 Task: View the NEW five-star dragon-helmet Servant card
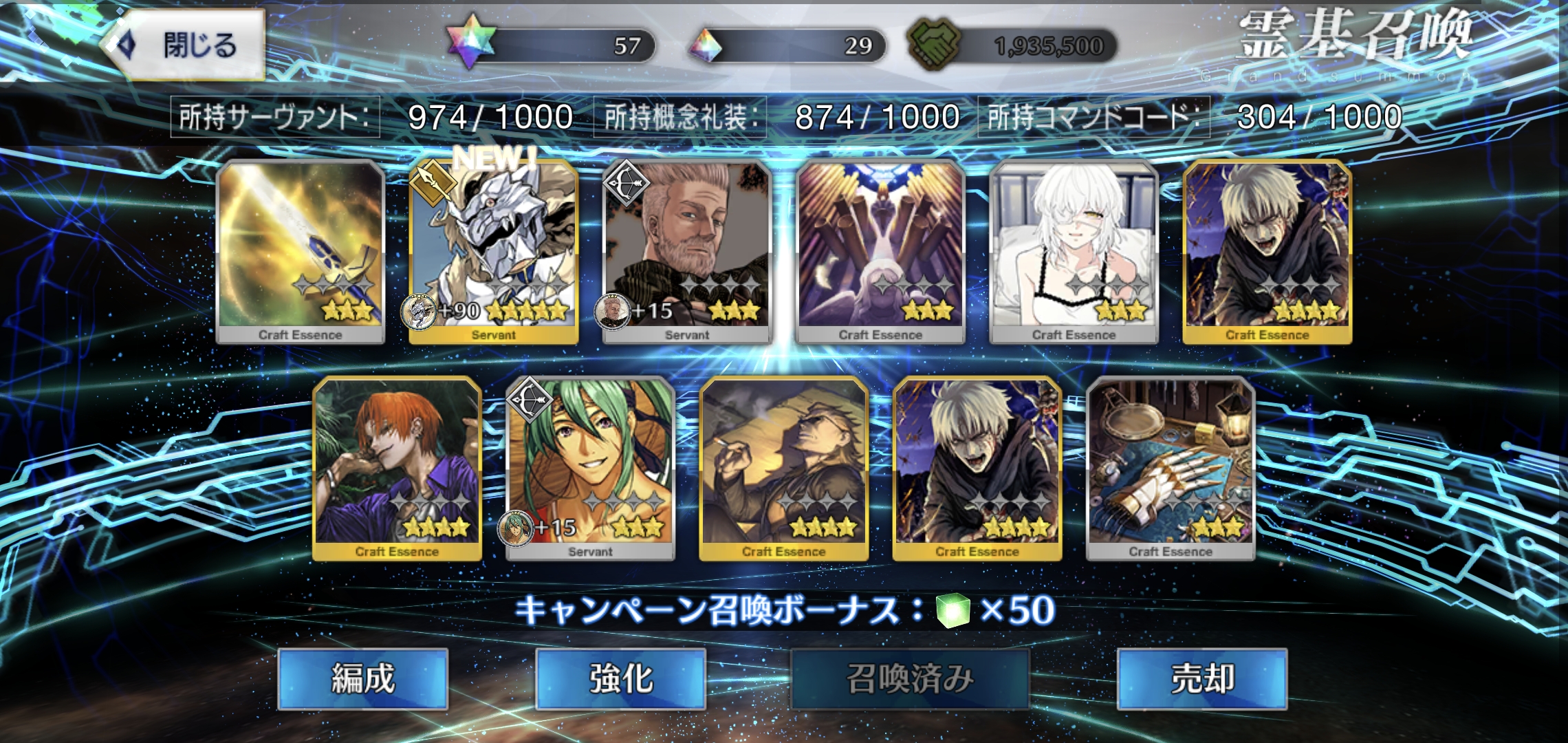click(494, 251)
